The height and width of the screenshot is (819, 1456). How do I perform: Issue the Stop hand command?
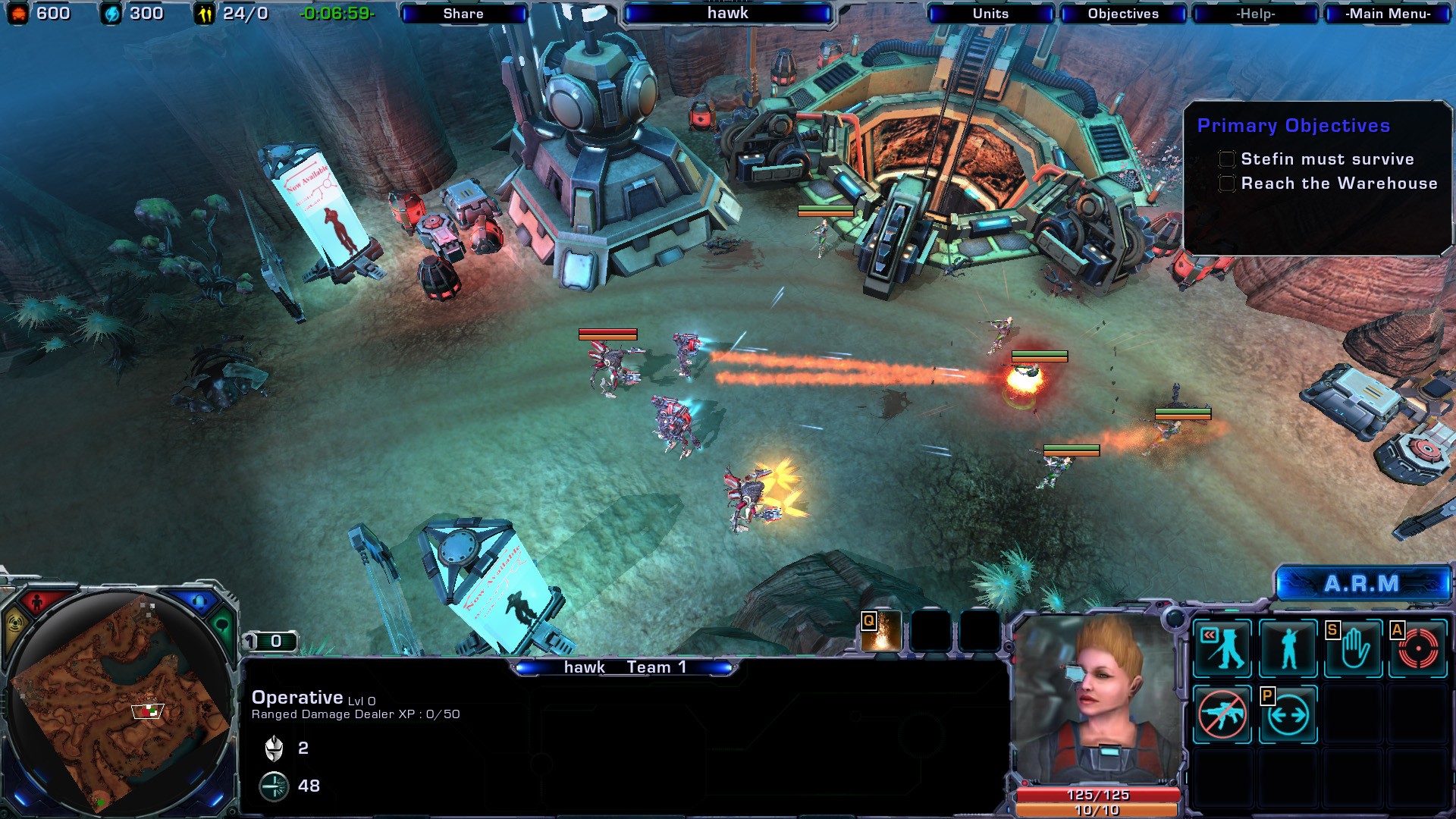tap(1354, 648)
